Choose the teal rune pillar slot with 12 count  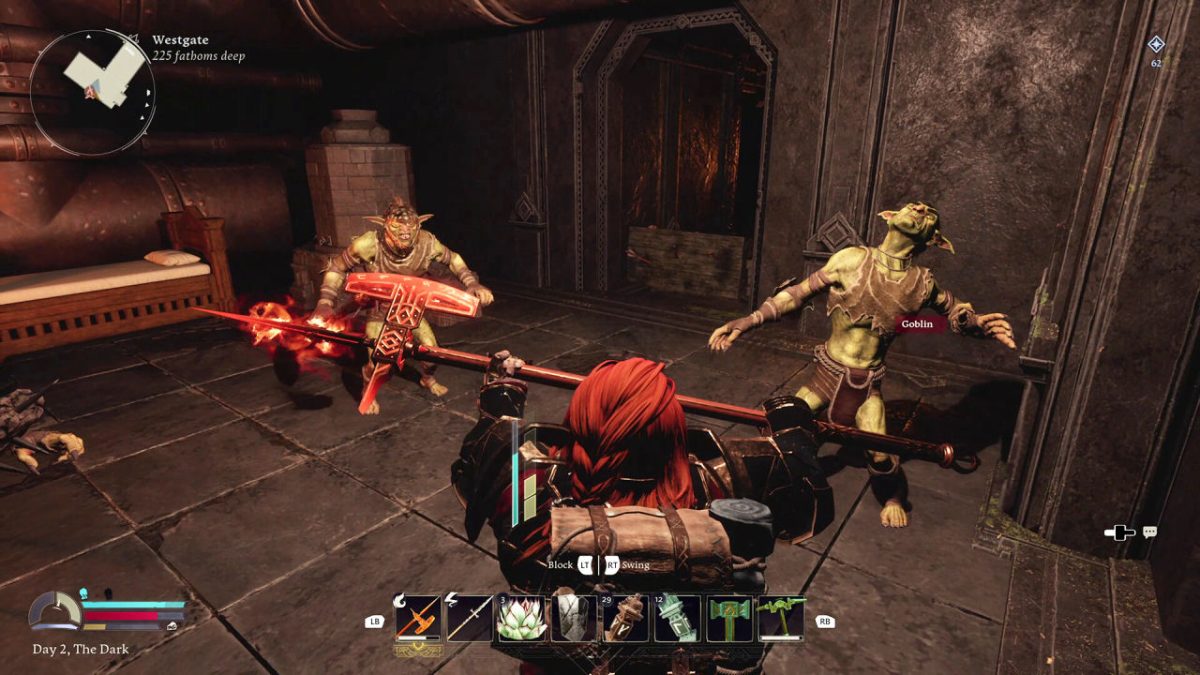coord(678,619)
